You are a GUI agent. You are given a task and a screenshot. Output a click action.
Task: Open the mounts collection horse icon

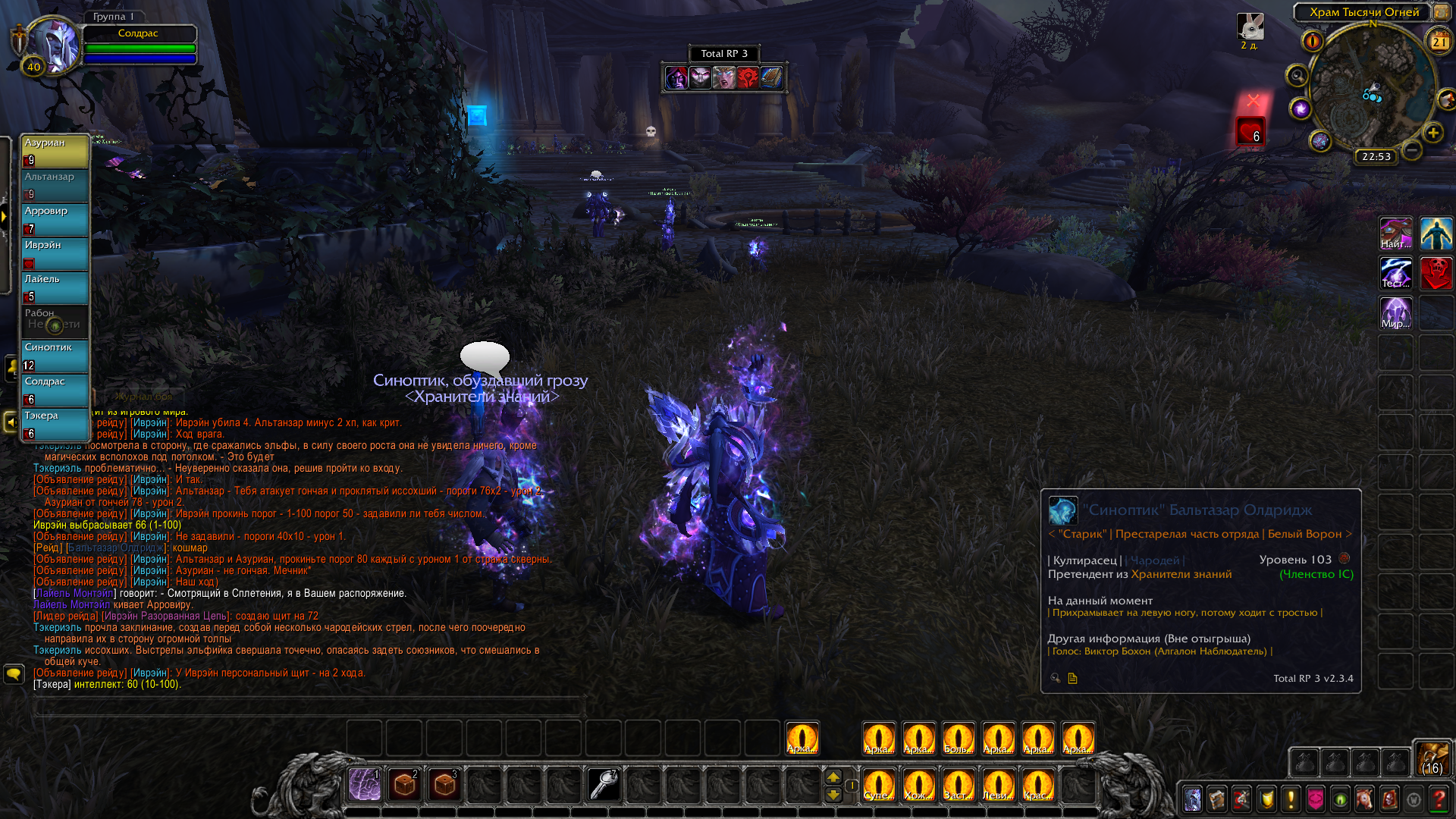tap(1364, 799)
